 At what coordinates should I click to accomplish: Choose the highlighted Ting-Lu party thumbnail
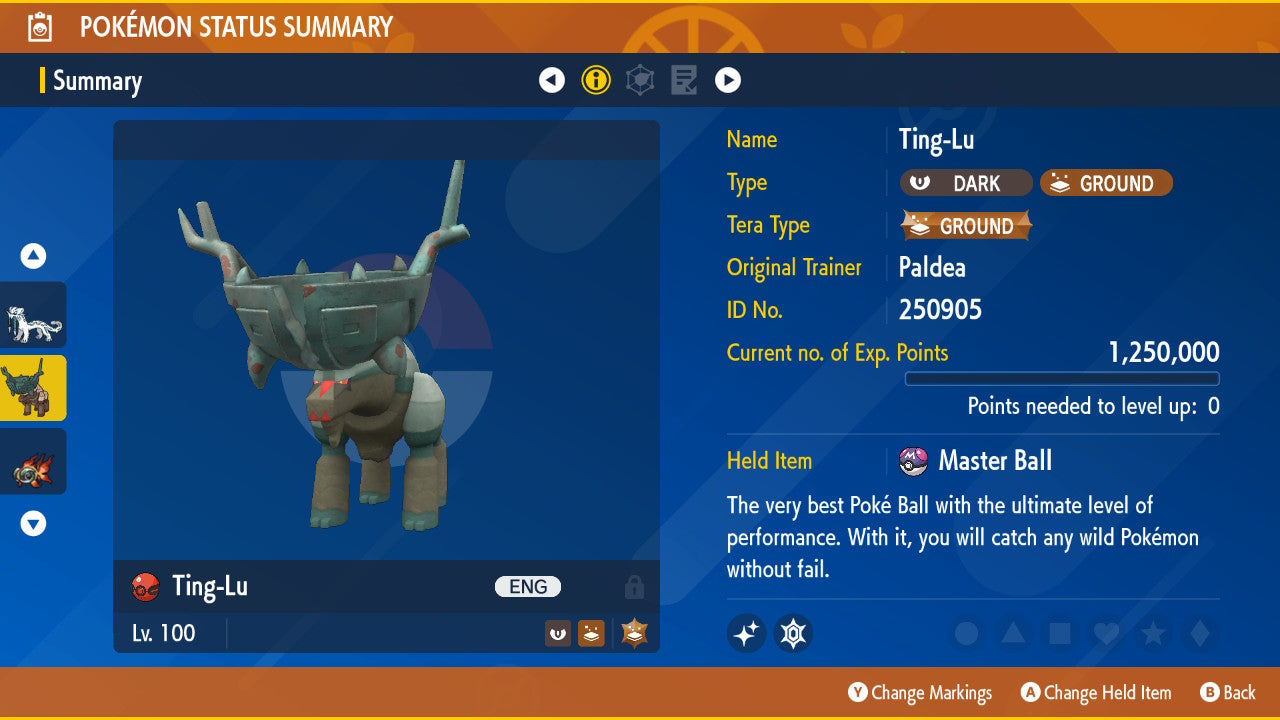[33, 388]
